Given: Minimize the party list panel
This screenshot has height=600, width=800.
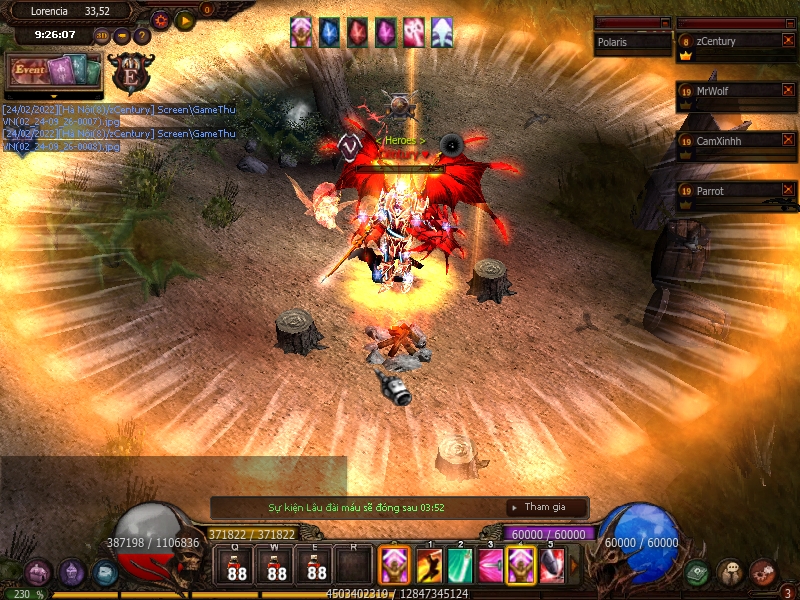Looking at the screenshot, I should (791, 22).
